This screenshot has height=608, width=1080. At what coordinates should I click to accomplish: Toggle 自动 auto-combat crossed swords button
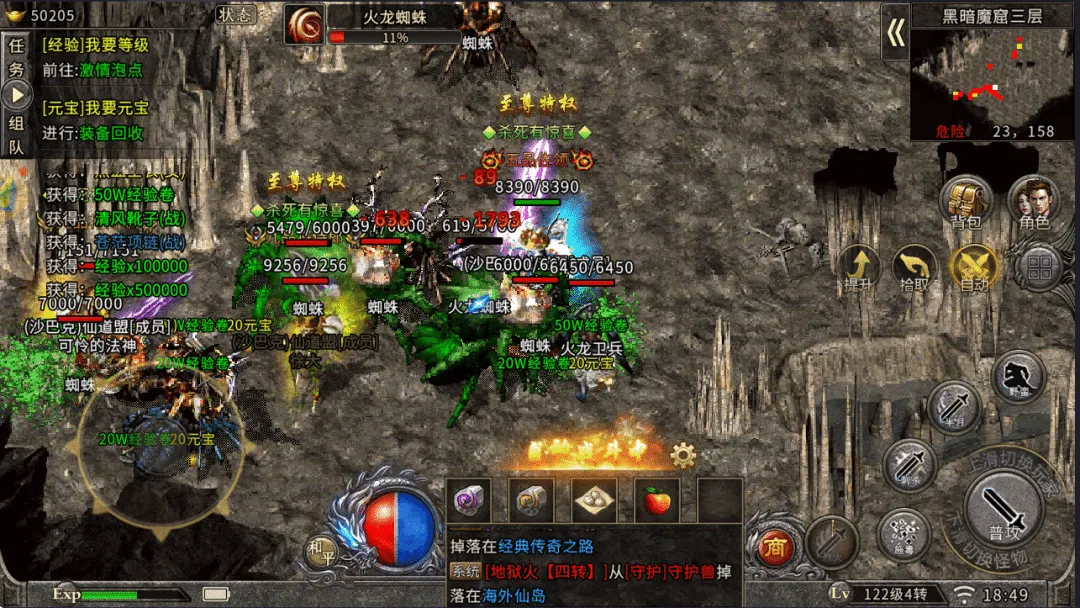[x=973, y=267]
